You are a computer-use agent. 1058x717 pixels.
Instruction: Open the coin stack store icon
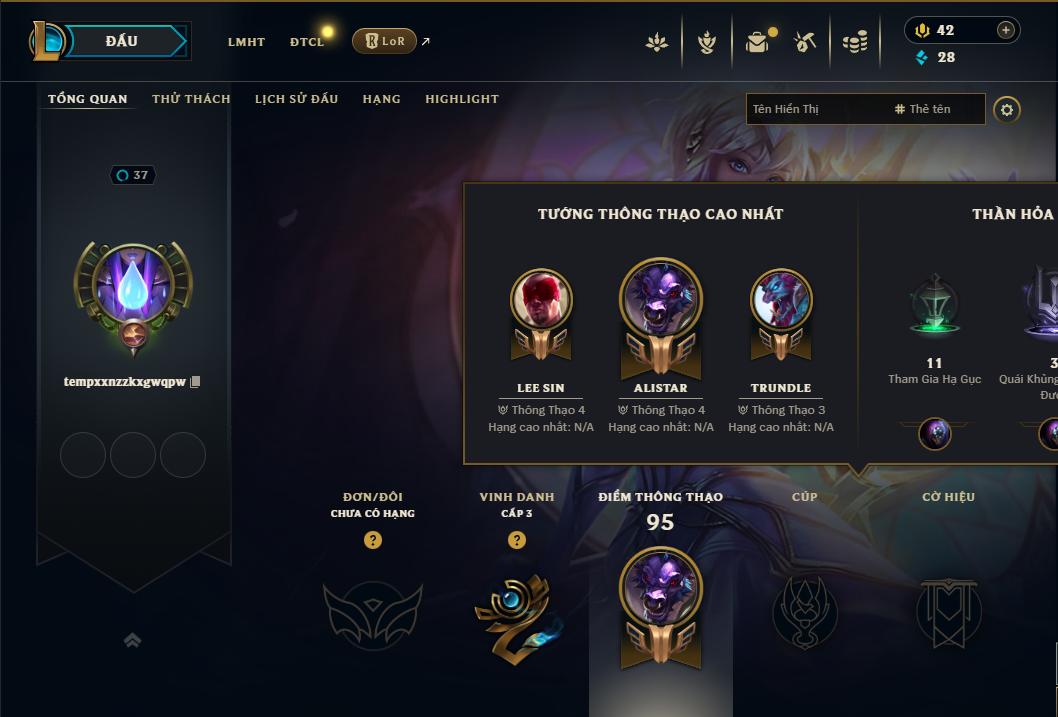tap(855, 42)
